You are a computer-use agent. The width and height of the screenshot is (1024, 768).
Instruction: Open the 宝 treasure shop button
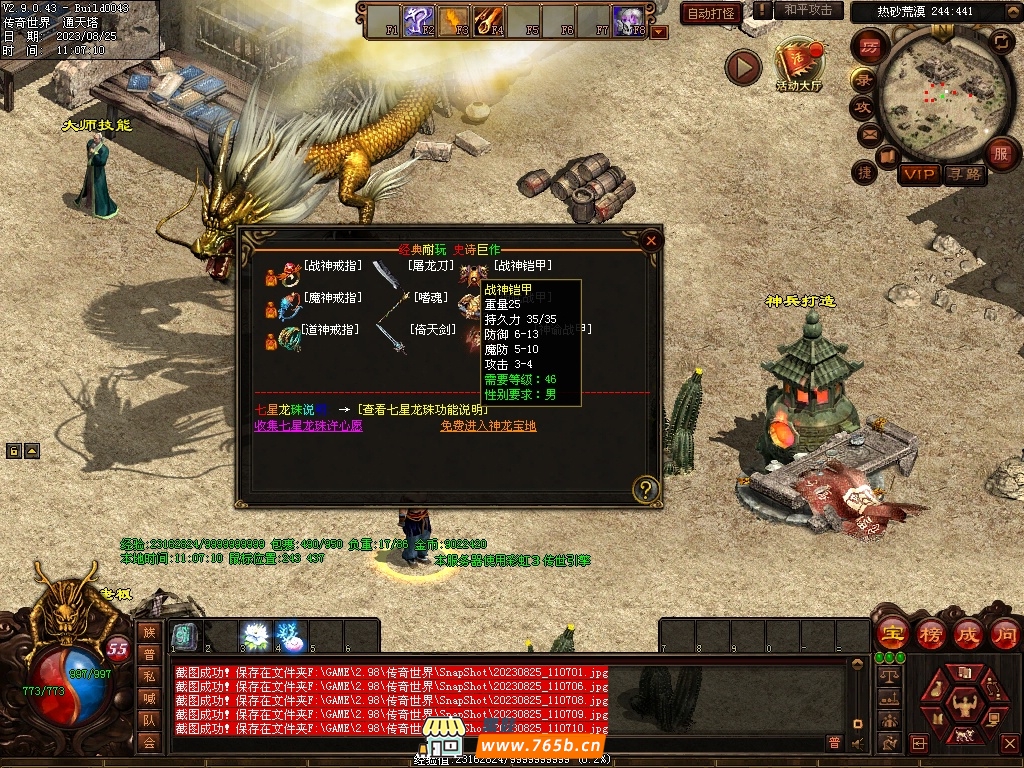coord(891,634)
